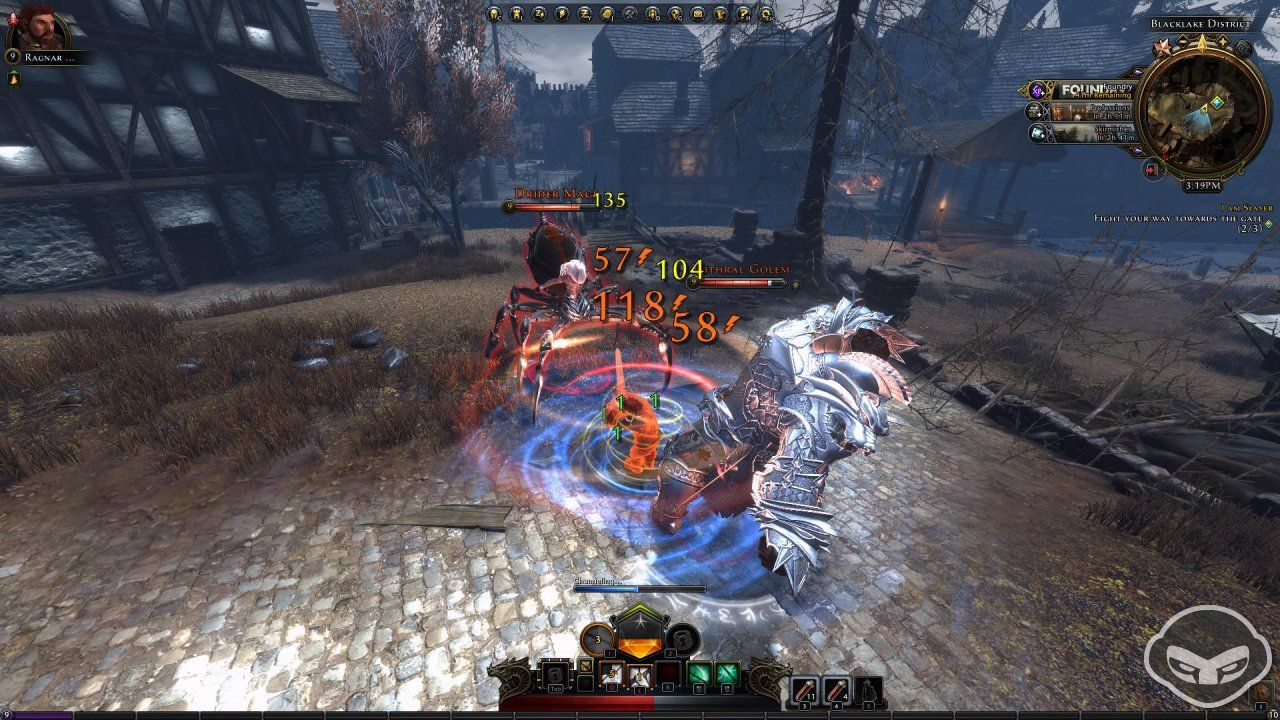Click the 3:19PM clock under the minimap
The width and height of the screenshot is (1280, 720).
coord(1203,186)
